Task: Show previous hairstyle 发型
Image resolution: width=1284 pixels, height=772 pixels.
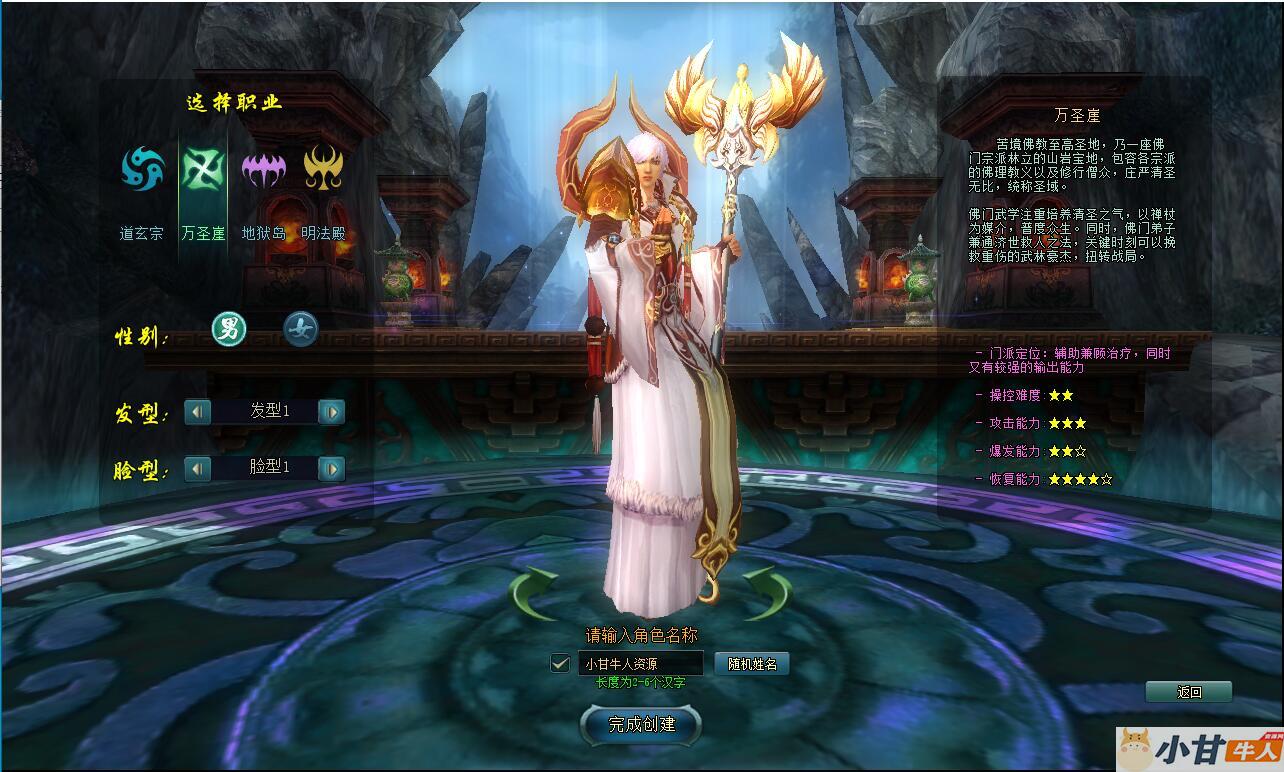Action: (x=198, y=411)
